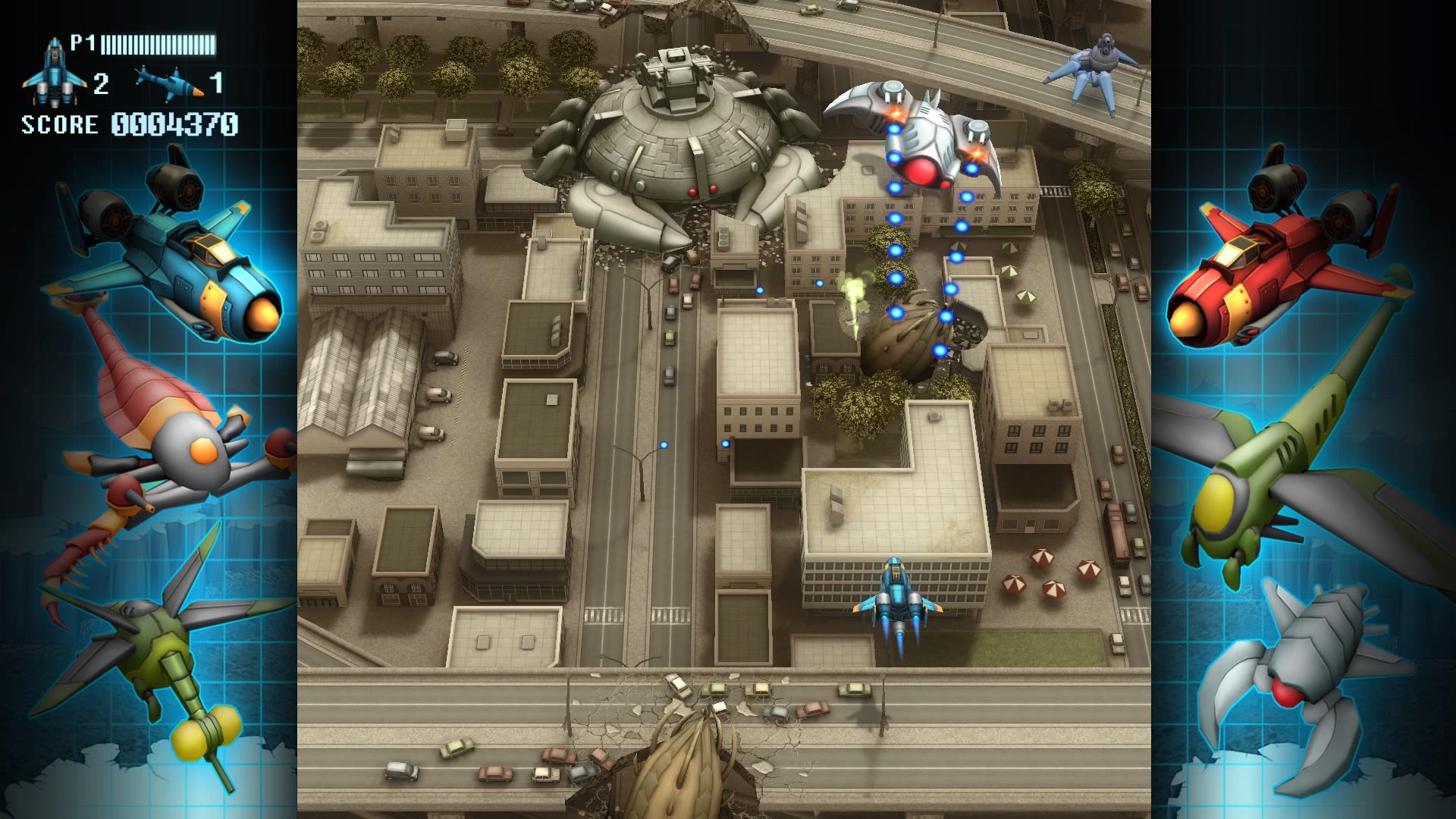Select the missile bomb stock icon

pyautogui.click(x=169, y=82)
